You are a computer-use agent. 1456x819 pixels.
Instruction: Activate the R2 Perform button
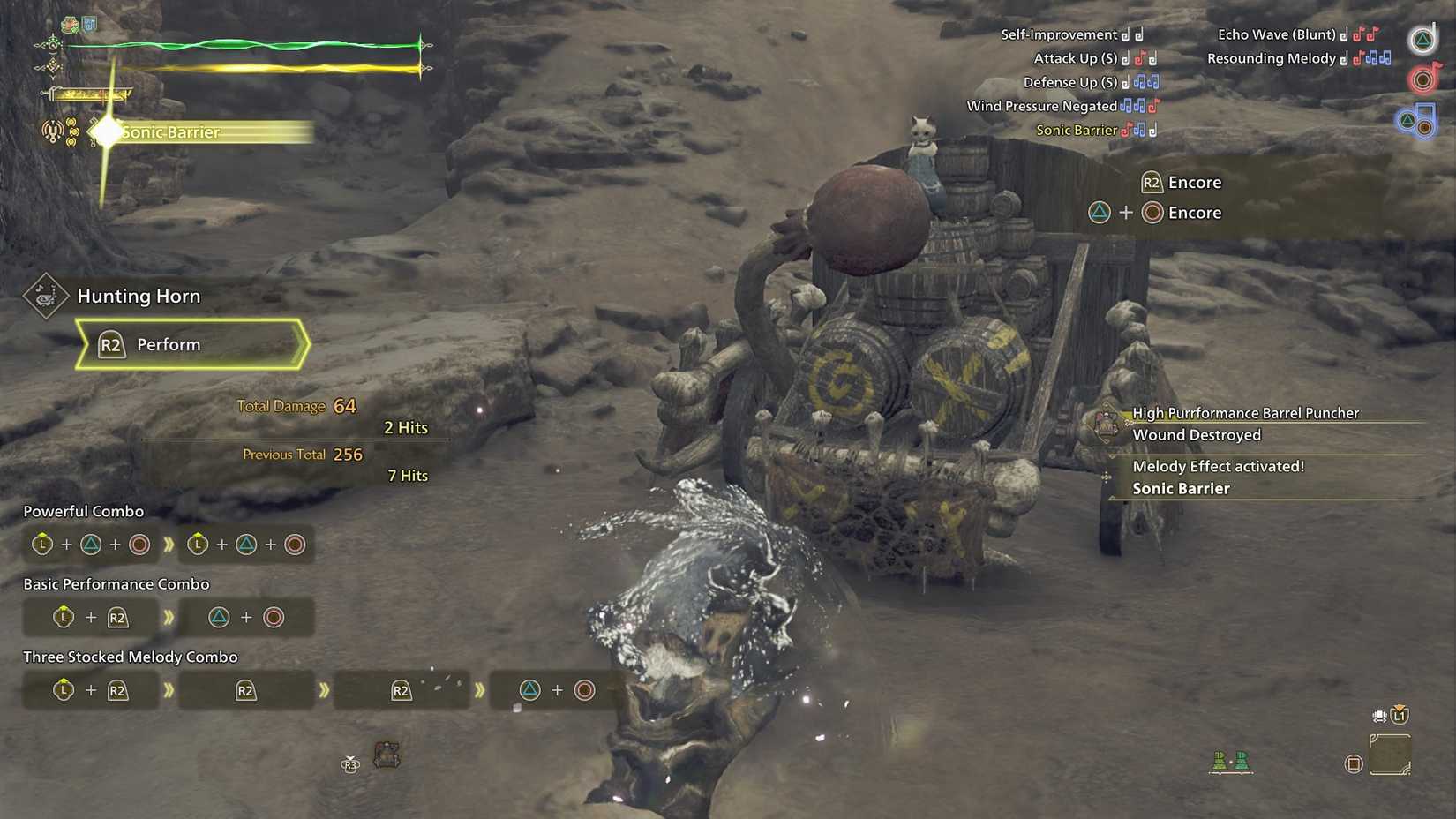pos(169,344)
